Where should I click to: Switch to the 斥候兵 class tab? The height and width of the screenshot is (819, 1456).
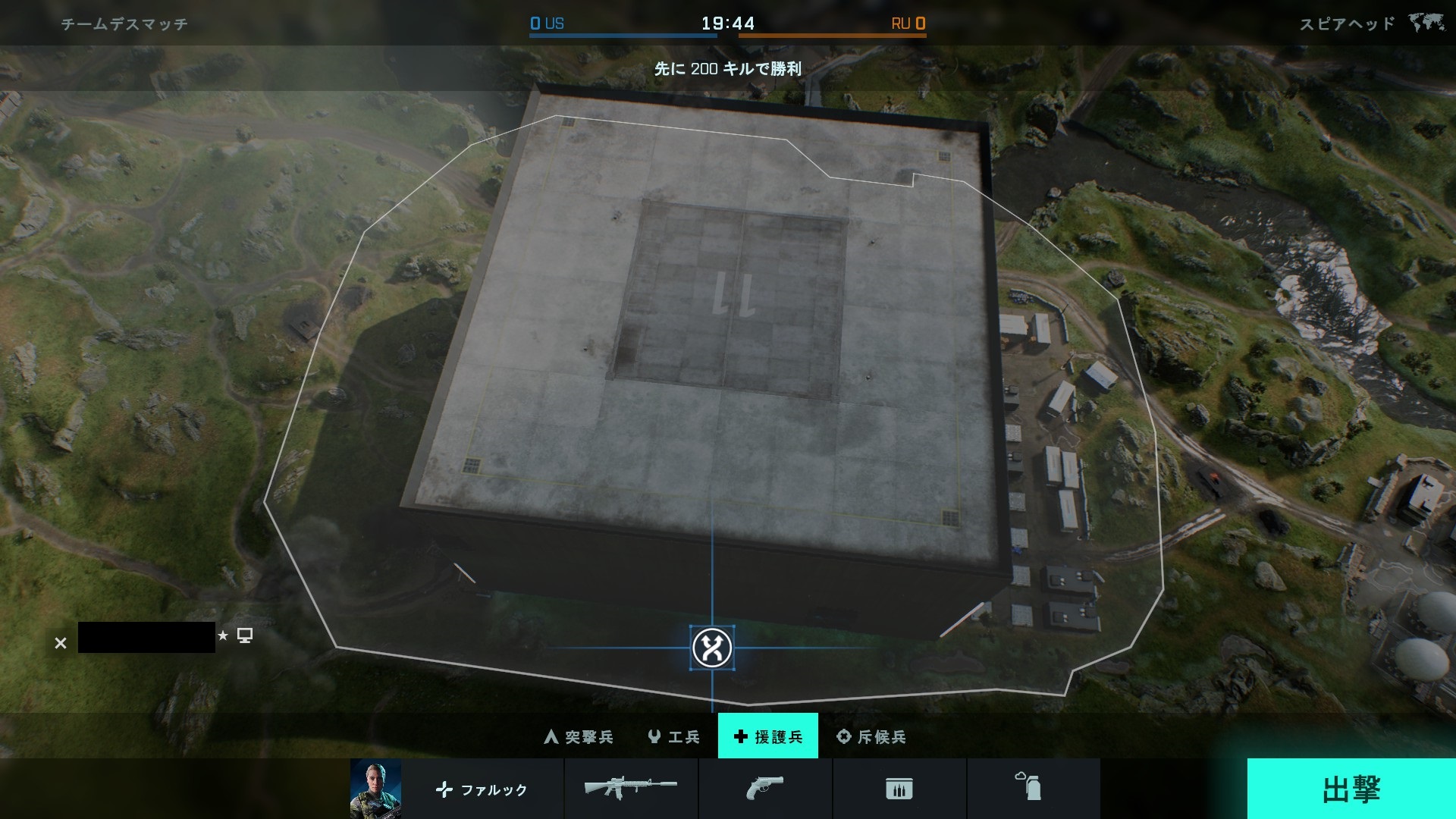(x=871, y=736)
